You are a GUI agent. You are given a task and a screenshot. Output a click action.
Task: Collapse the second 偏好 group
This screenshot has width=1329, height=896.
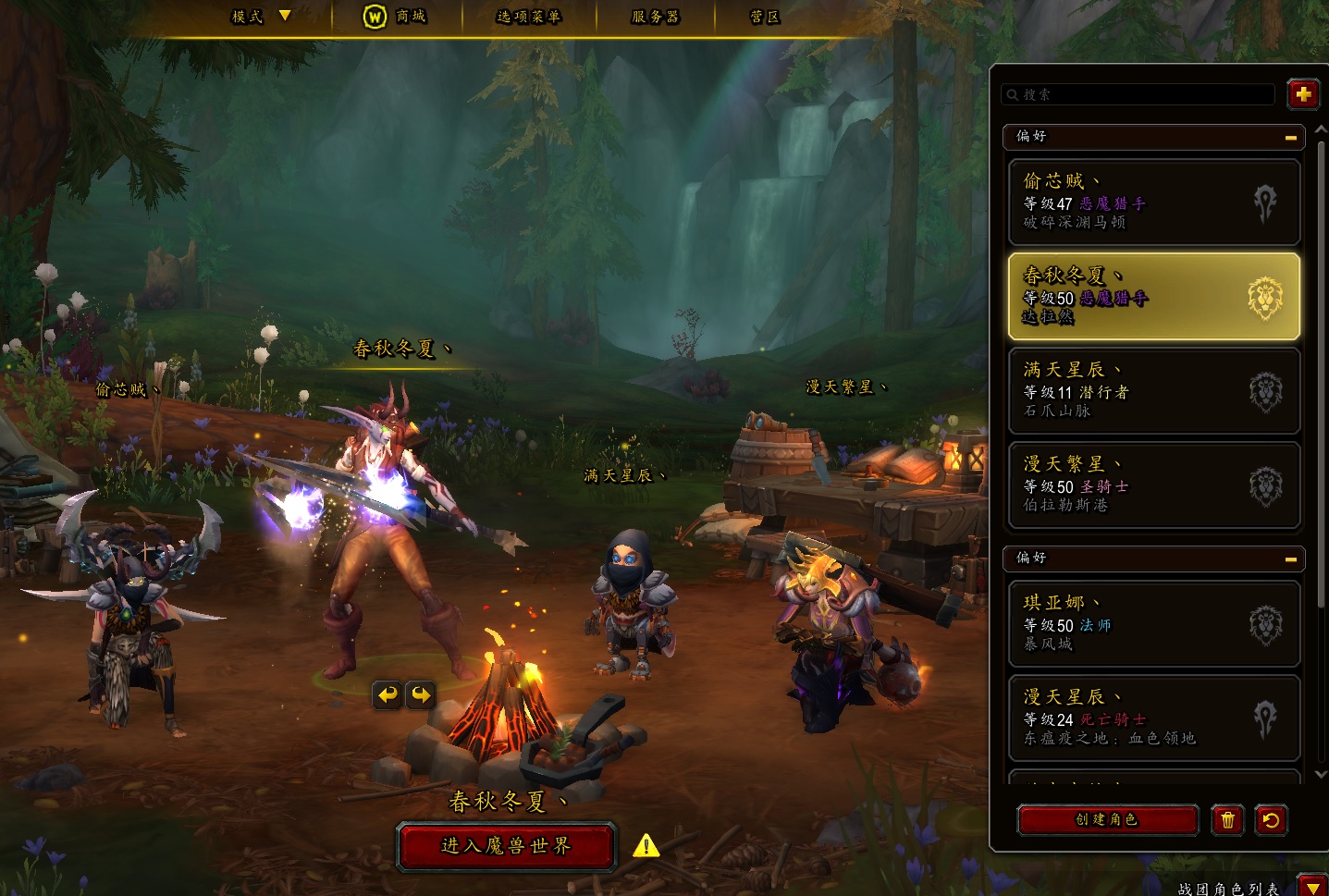point(1290,558)
